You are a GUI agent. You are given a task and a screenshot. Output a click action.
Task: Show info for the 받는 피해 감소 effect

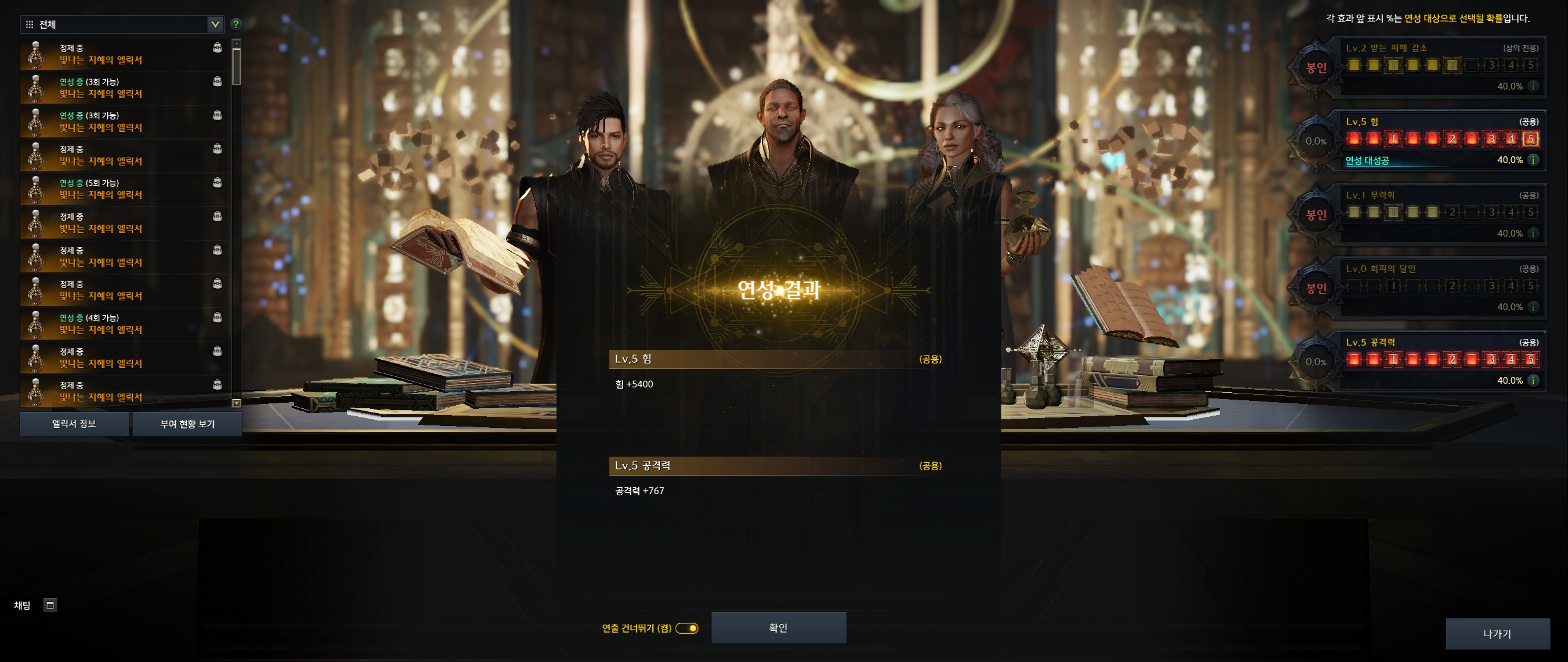point(1533,86)
